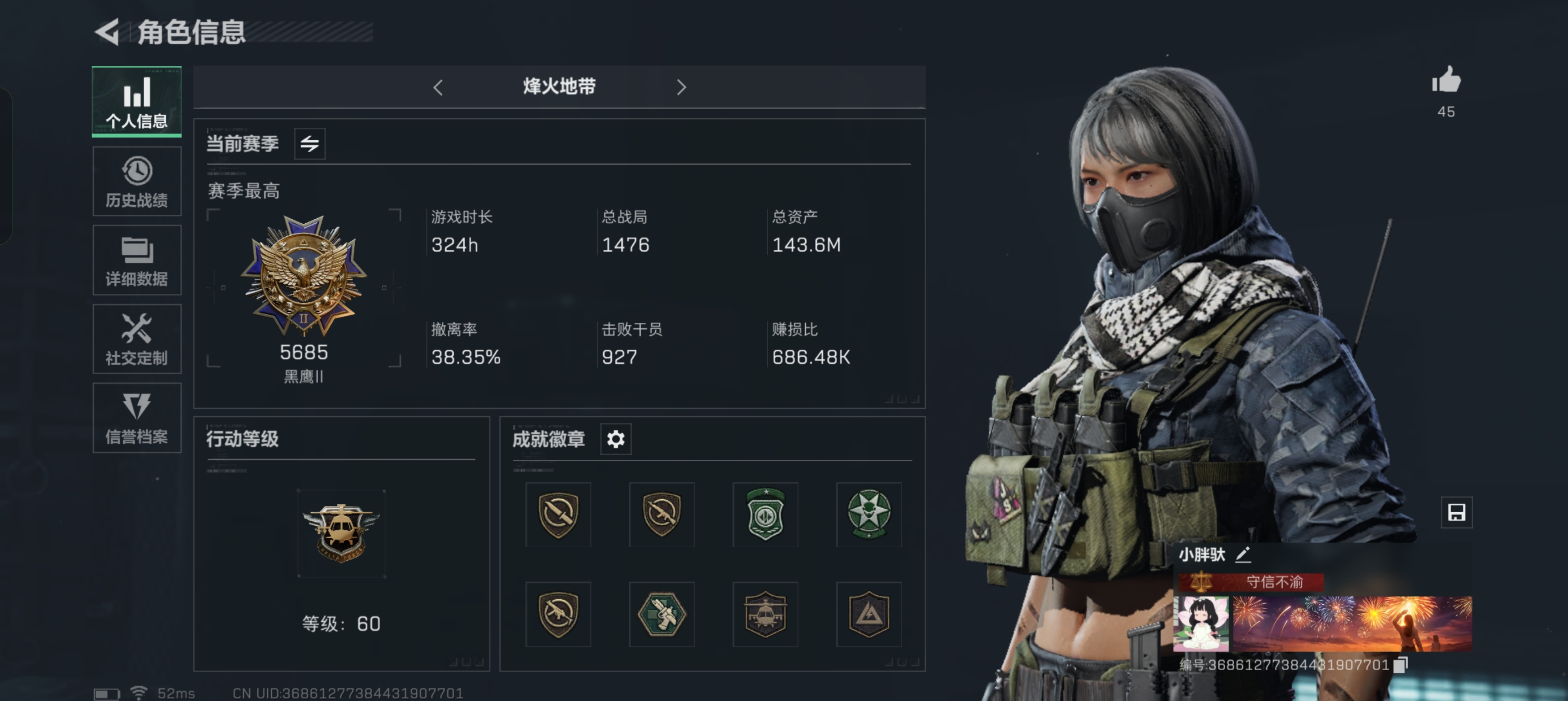Image resolution: width=1568 pixels, height=701 pixels.
Task: Select the green star badge
Action: pos(869,514)
